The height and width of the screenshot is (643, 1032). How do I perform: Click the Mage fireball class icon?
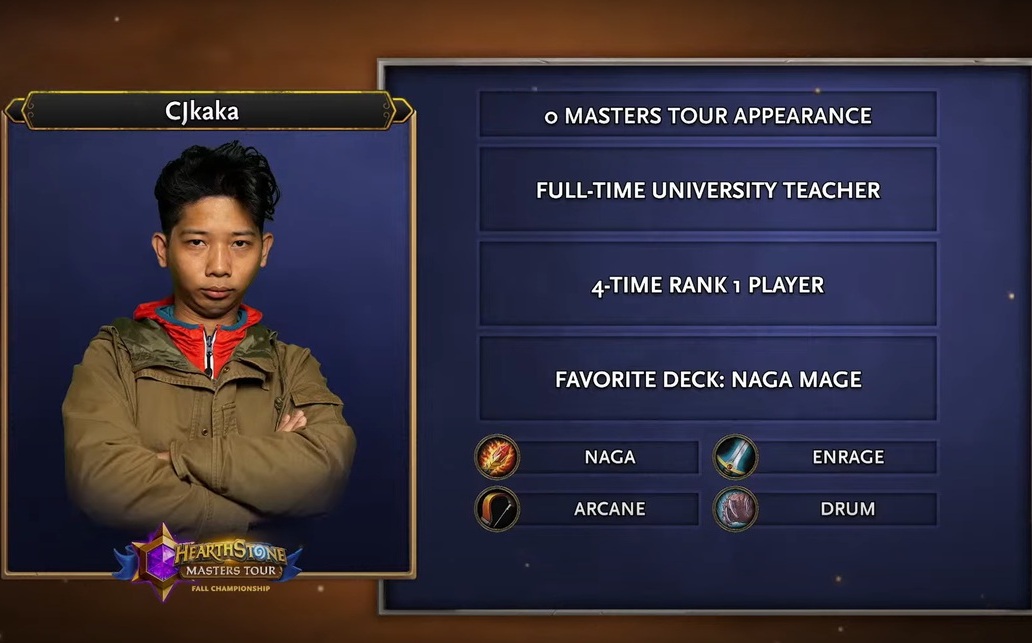pyautogui.click(x=497, y=457)
